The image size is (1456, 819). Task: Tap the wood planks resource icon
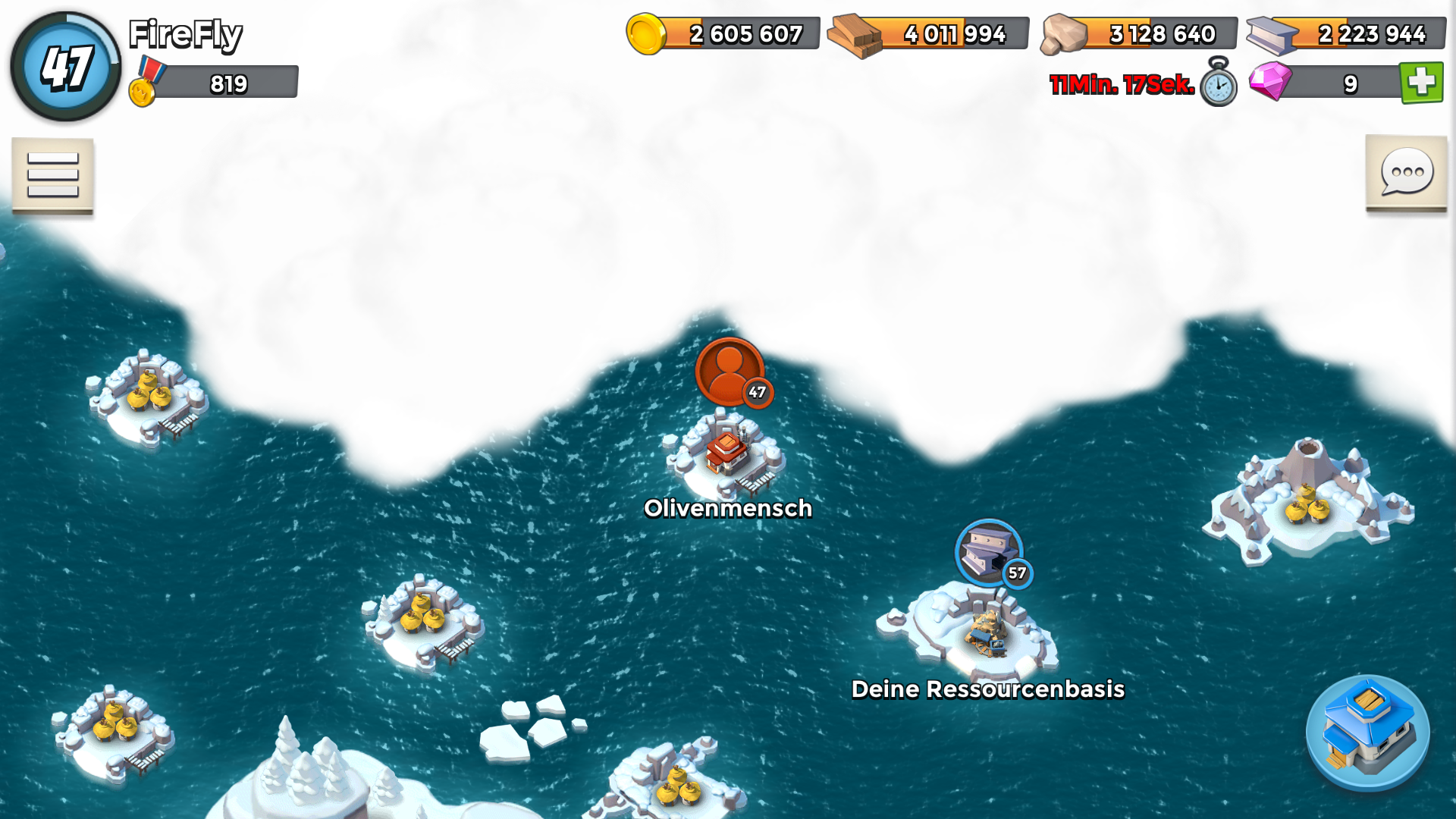[854, 35]
